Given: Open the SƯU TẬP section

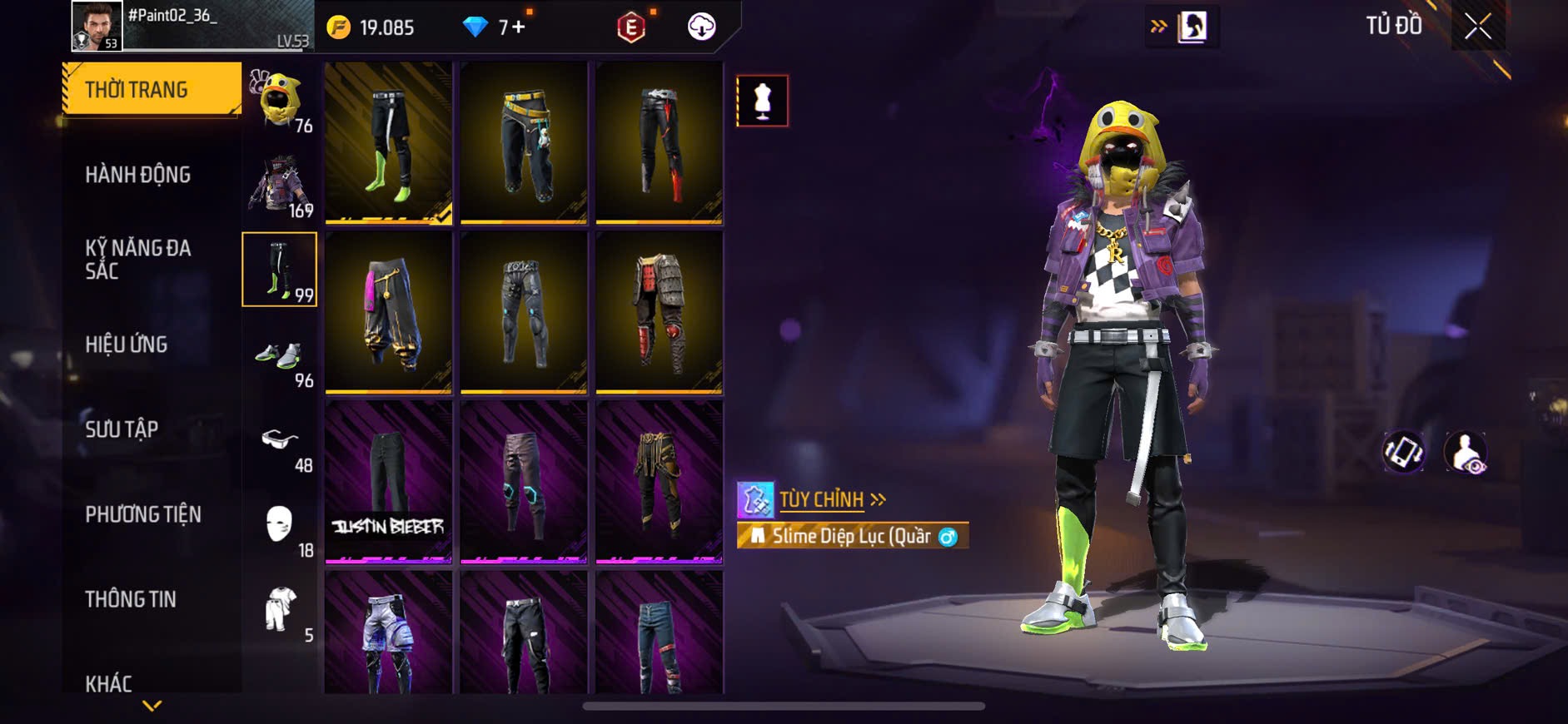Looking at the screenshot, I should (122, 429).
